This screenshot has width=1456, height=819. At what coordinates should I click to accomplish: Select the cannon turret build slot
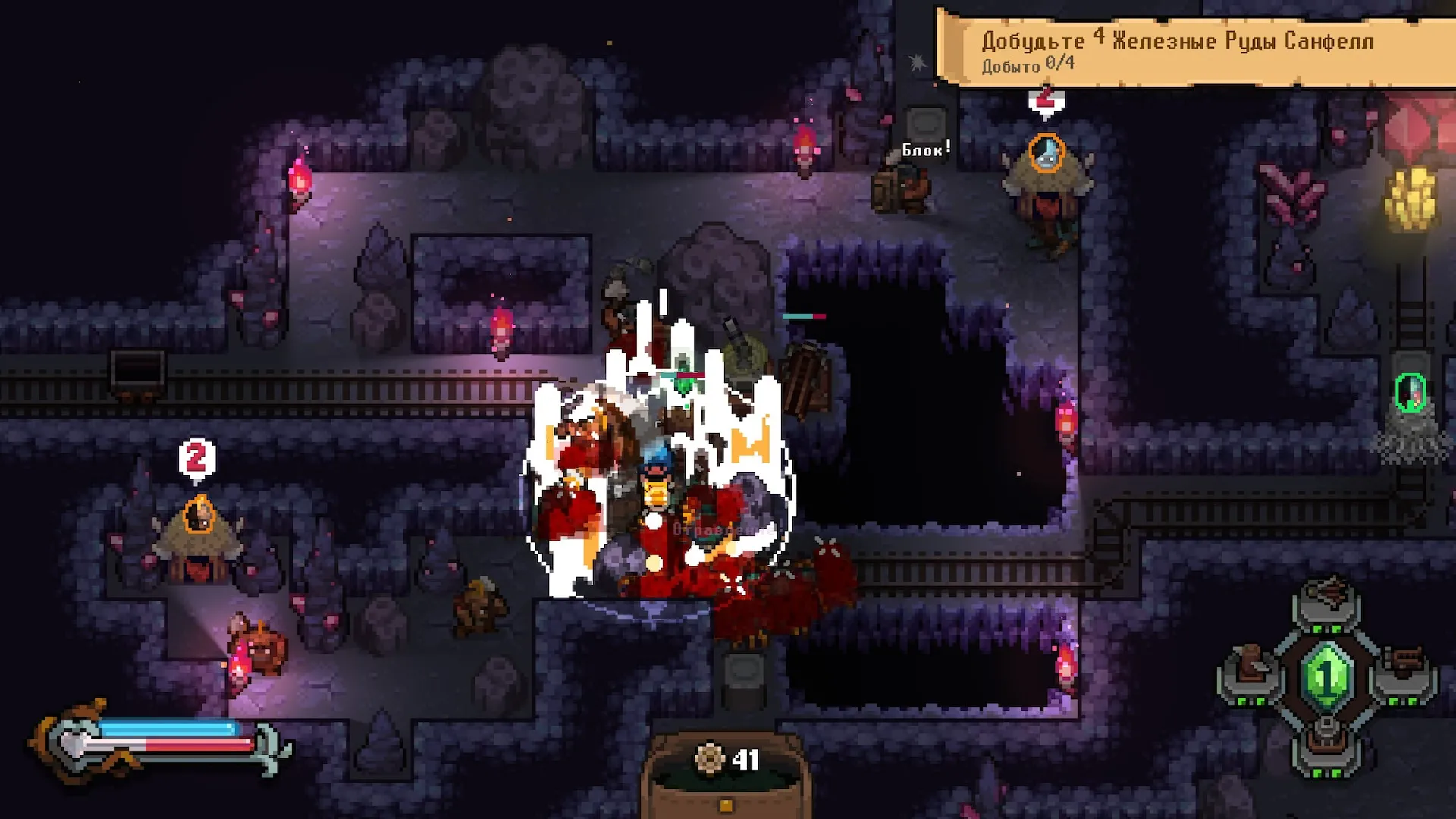point(1327,738)
